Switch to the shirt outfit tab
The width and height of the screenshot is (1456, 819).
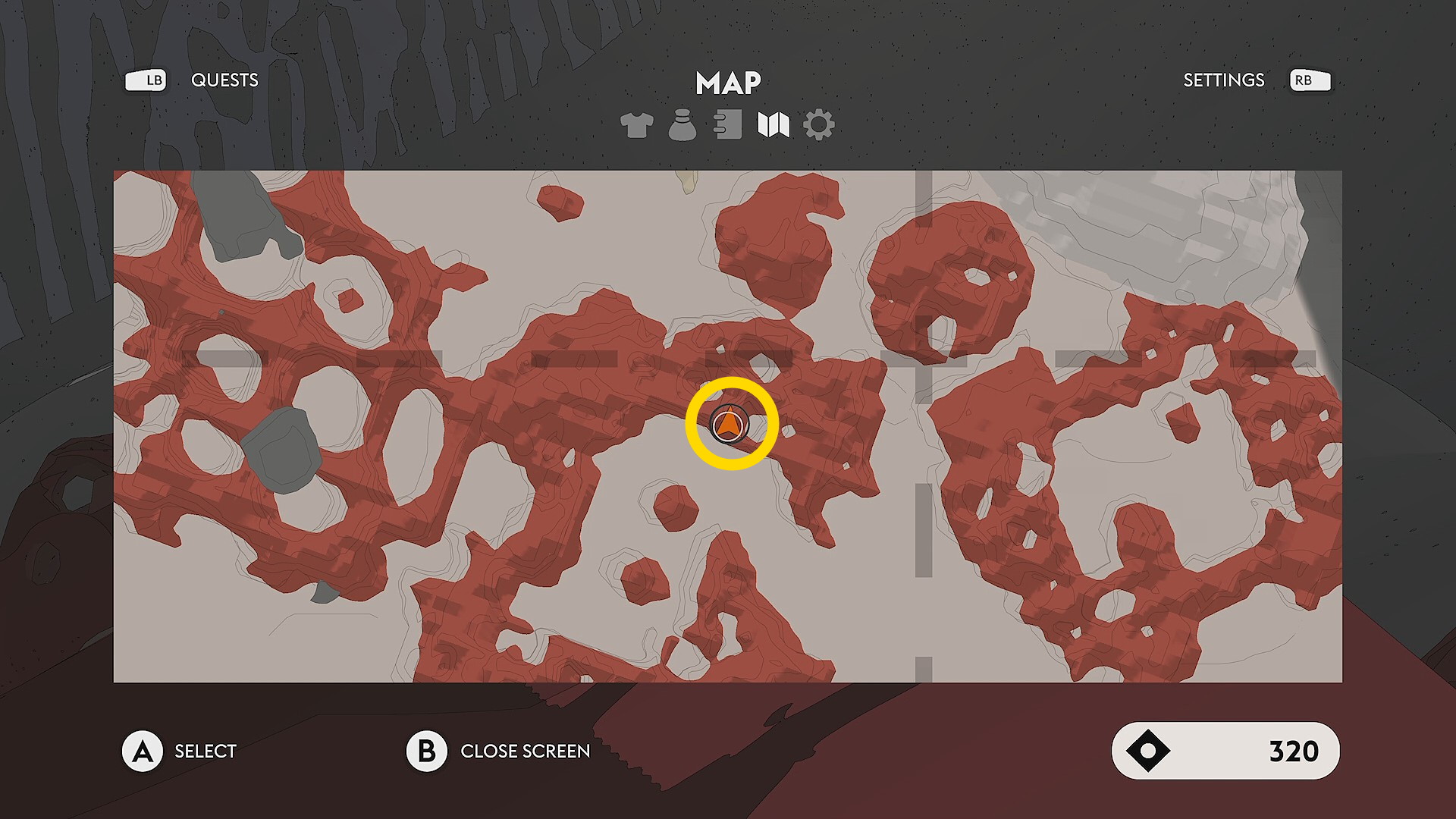click(636, 125)
